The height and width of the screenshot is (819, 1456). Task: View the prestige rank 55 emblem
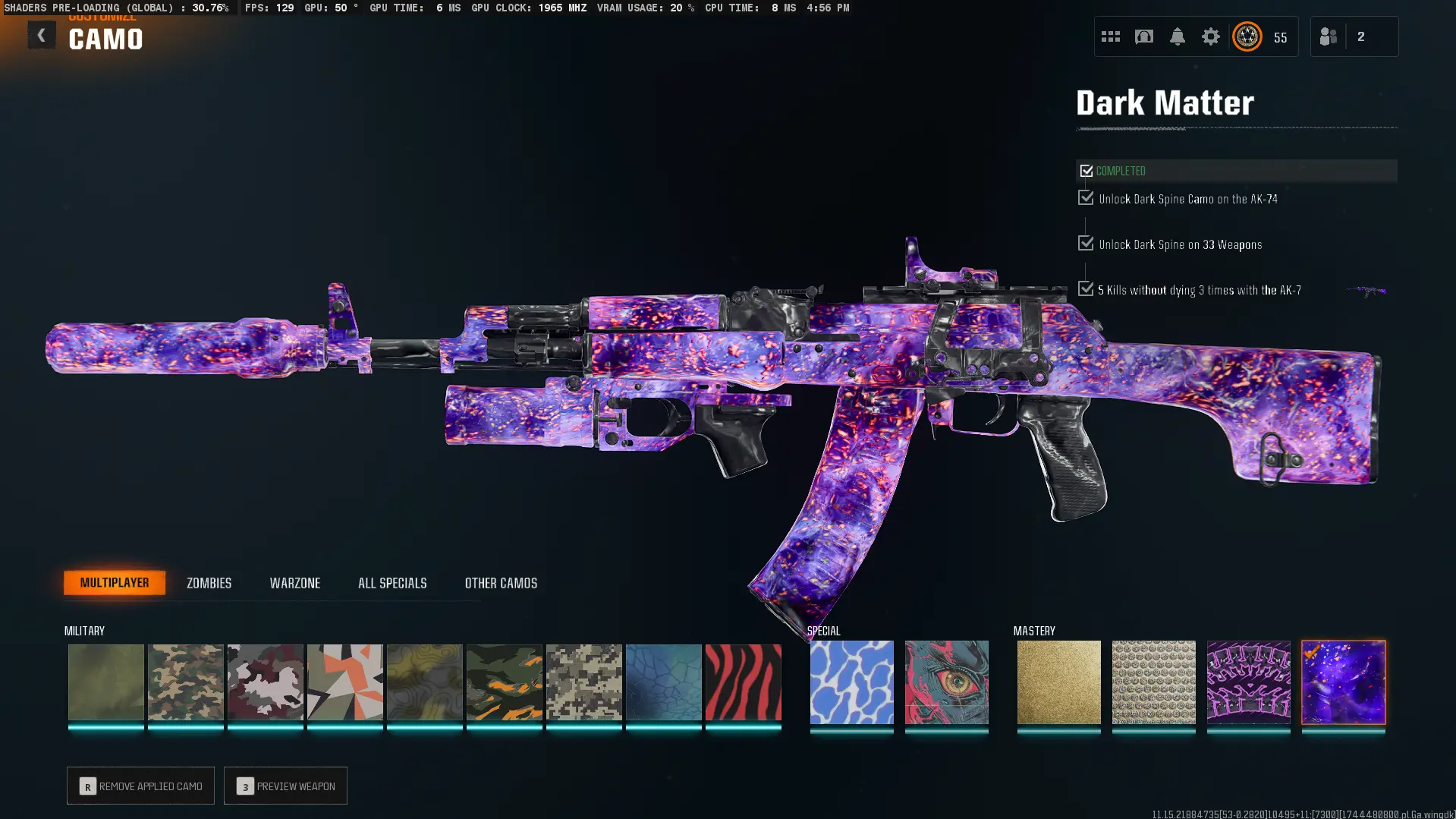pos(1247,36)
